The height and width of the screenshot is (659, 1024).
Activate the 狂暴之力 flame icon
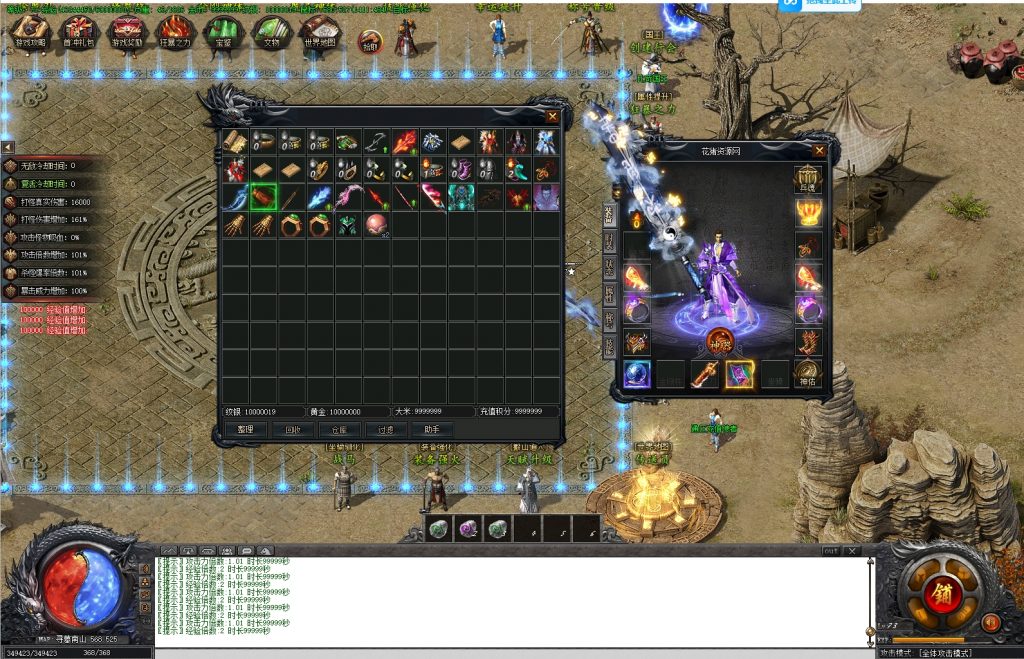coord(174,32)
